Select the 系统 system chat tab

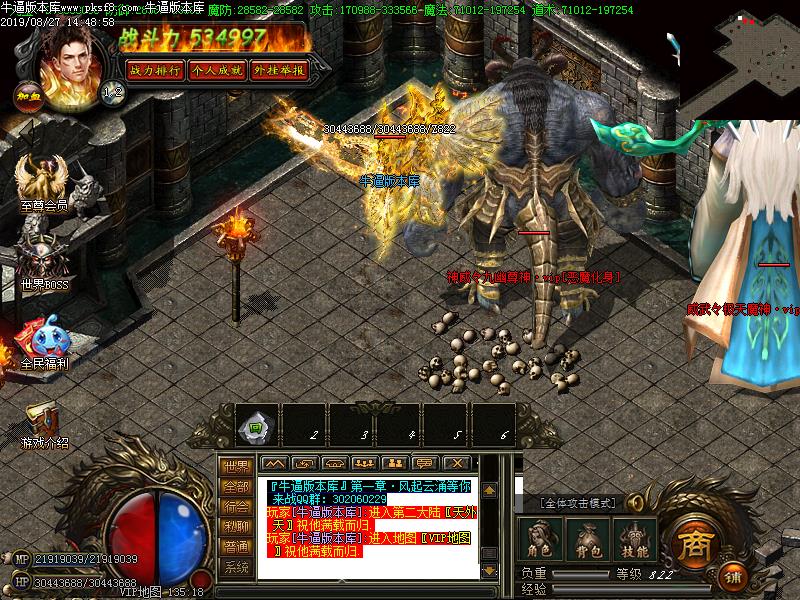point(236,567)
